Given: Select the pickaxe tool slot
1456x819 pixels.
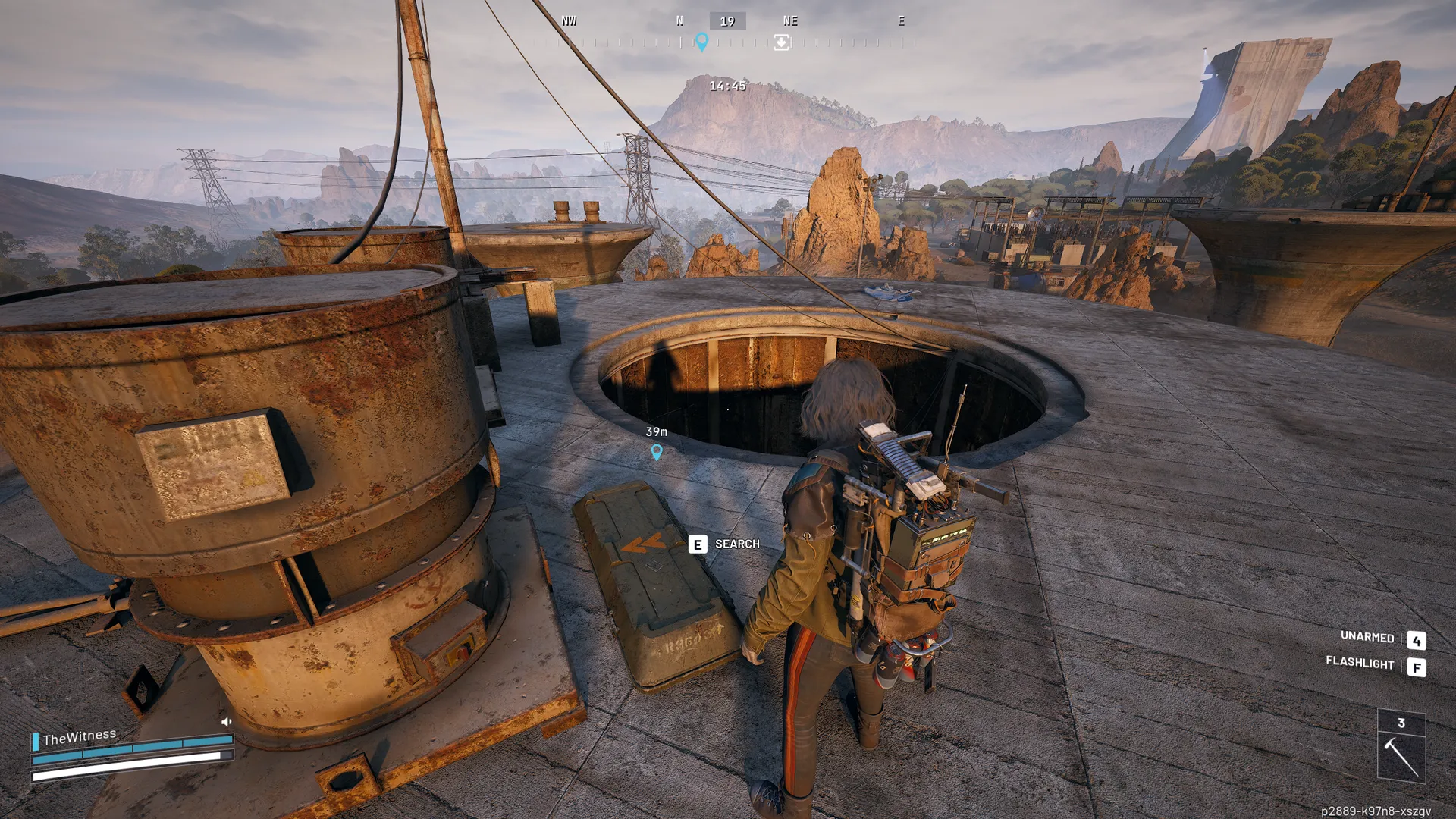Looking at the screenshot, I should [1401, 756].
